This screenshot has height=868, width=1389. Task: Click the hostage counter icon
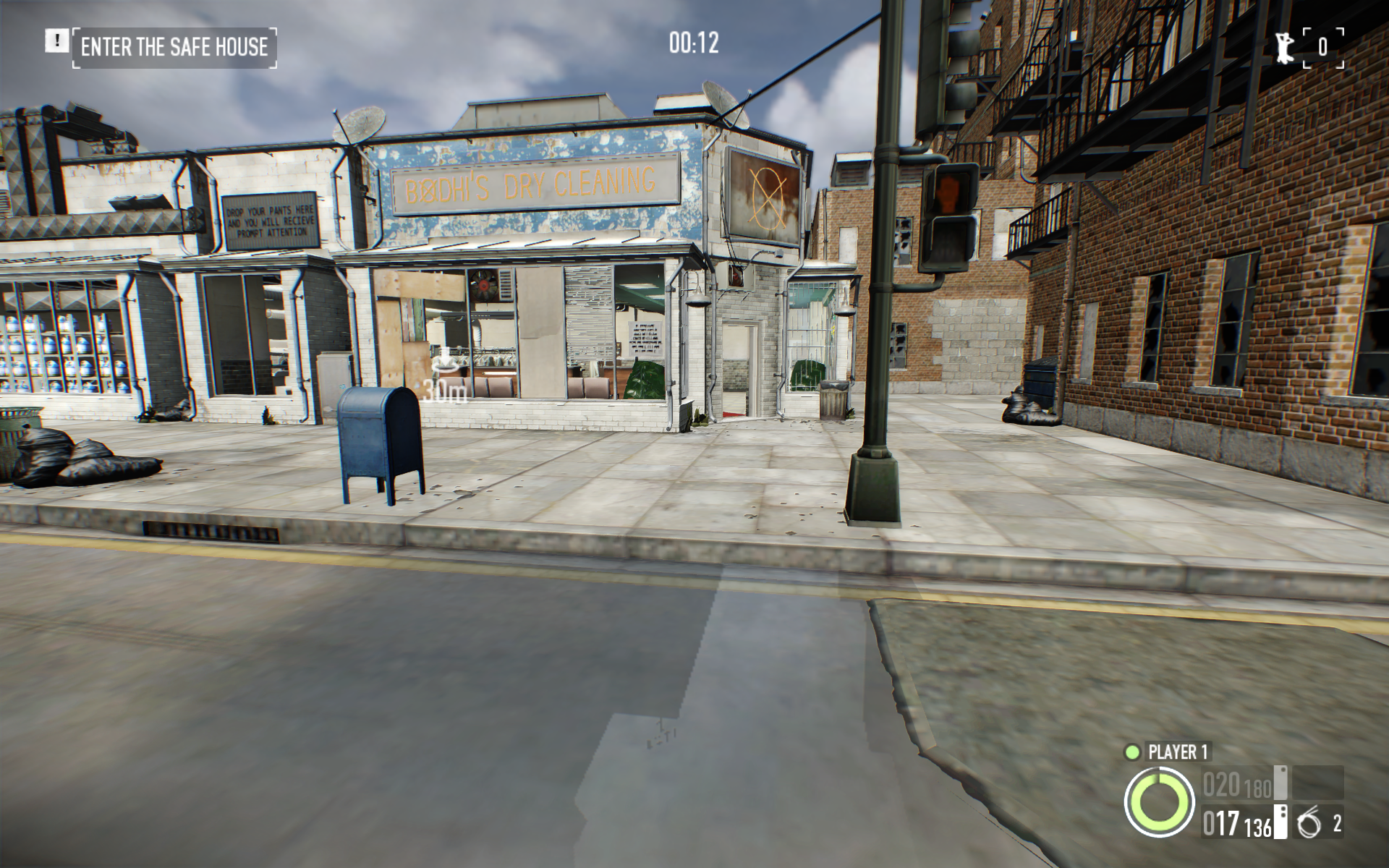(1285, 47)
